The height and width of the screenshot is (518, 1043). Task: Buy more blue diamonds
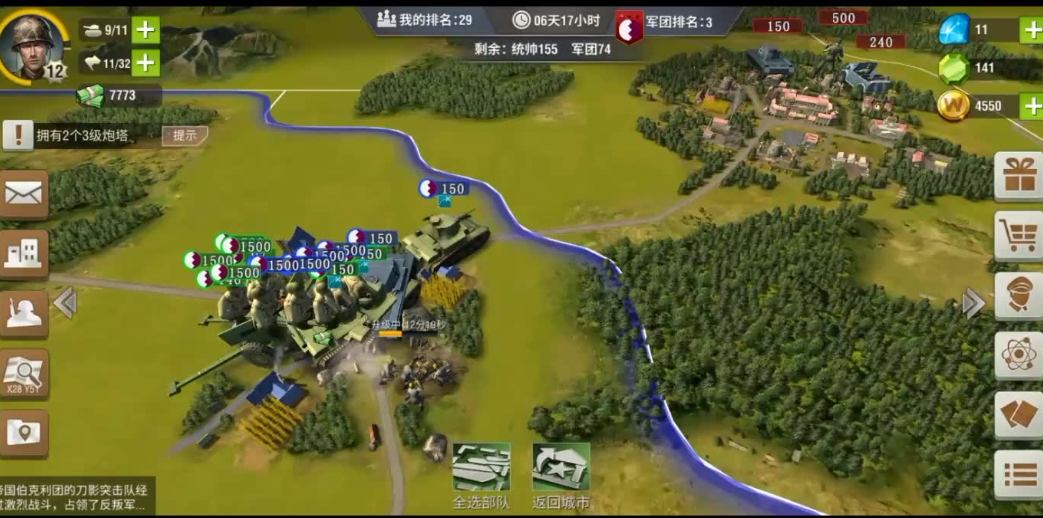point(1030,30)
